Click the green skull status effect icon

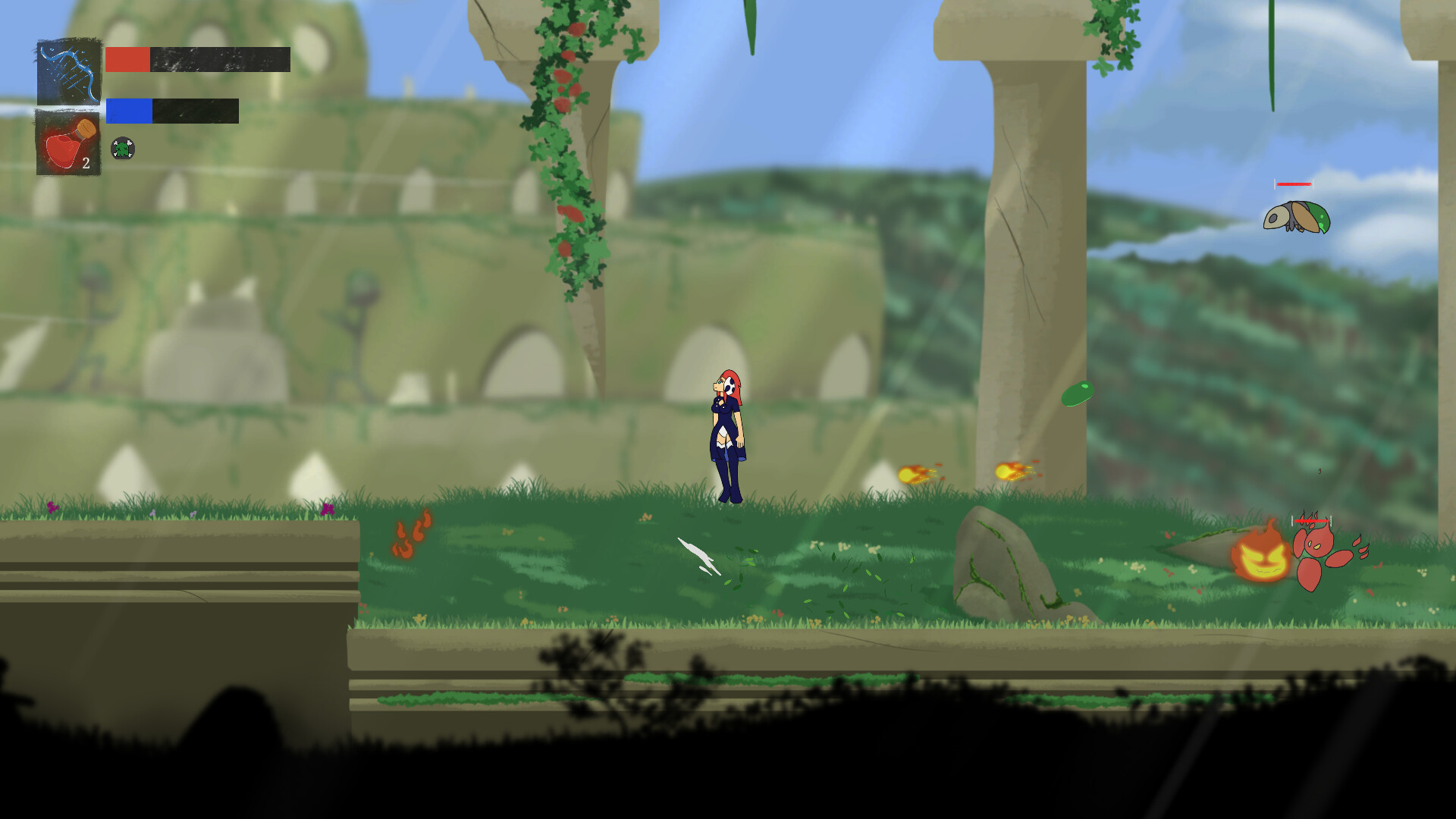tap(121, 149)
